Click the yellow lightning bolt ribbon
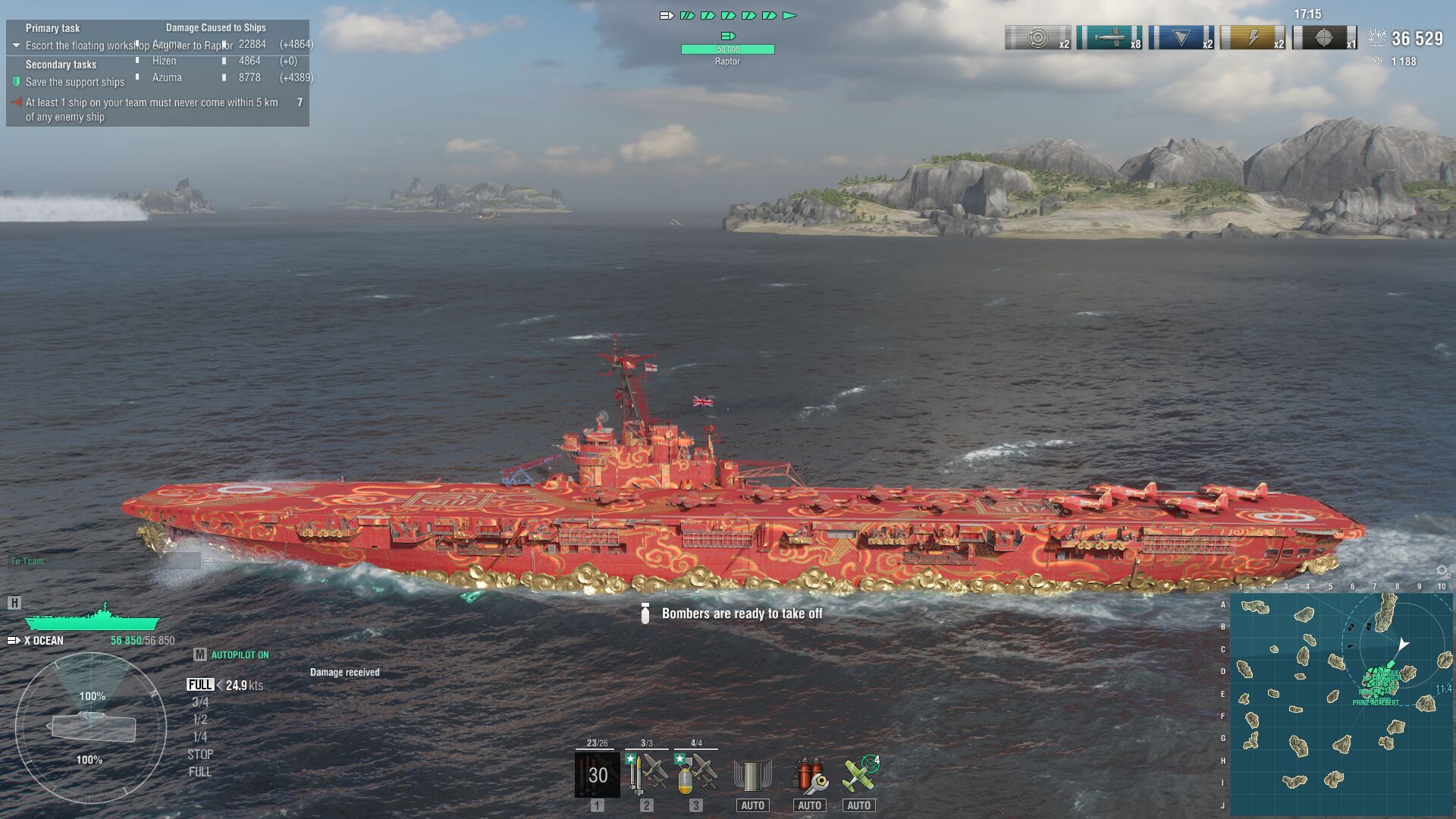The image size is (1456, 819). coord(1252,38)
